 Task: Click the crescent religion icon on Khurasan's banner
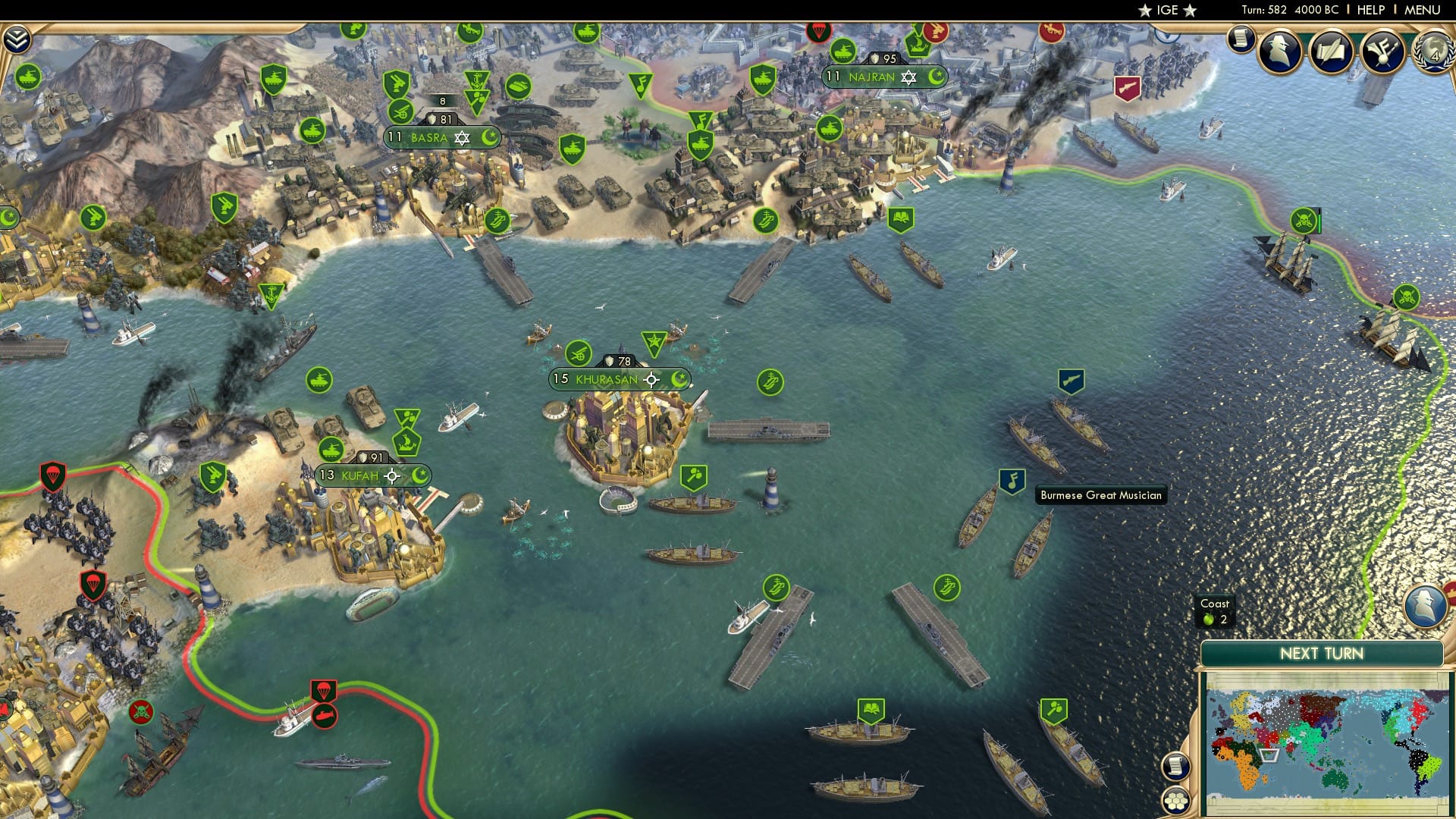tap(679, 379)
